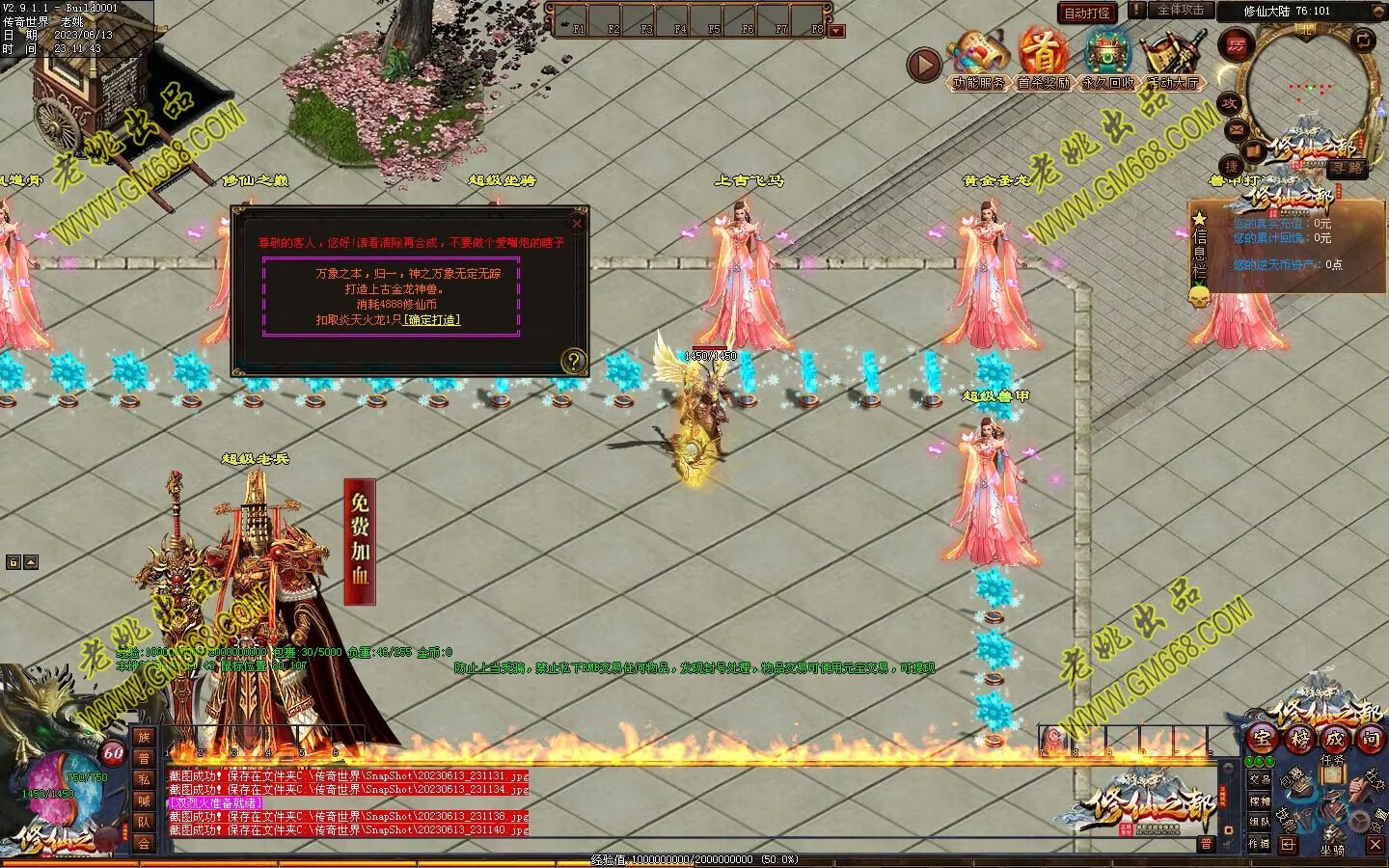Image resolution: width=1389 pixels, height=868 pixels.
Task: Open 功能服务 scroll icon
Action: 977,60
